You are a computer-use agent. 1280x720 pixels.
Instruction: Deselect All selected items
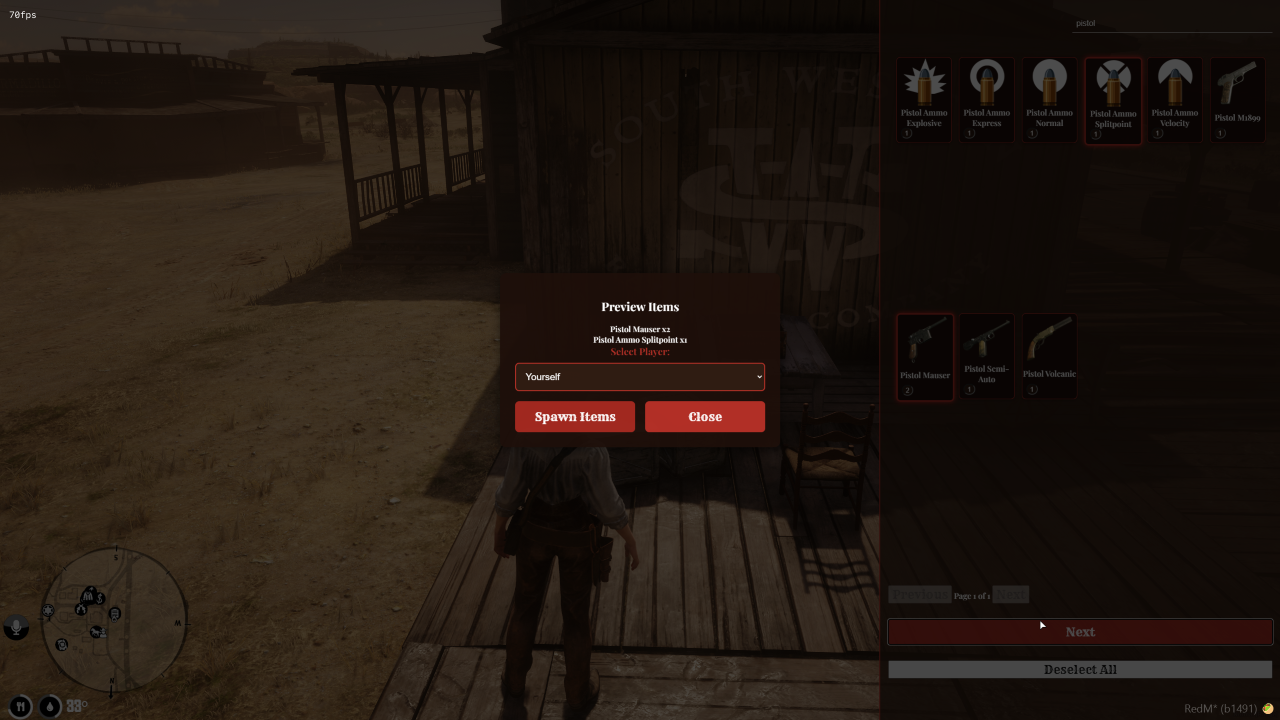(x=1080, y=670)
